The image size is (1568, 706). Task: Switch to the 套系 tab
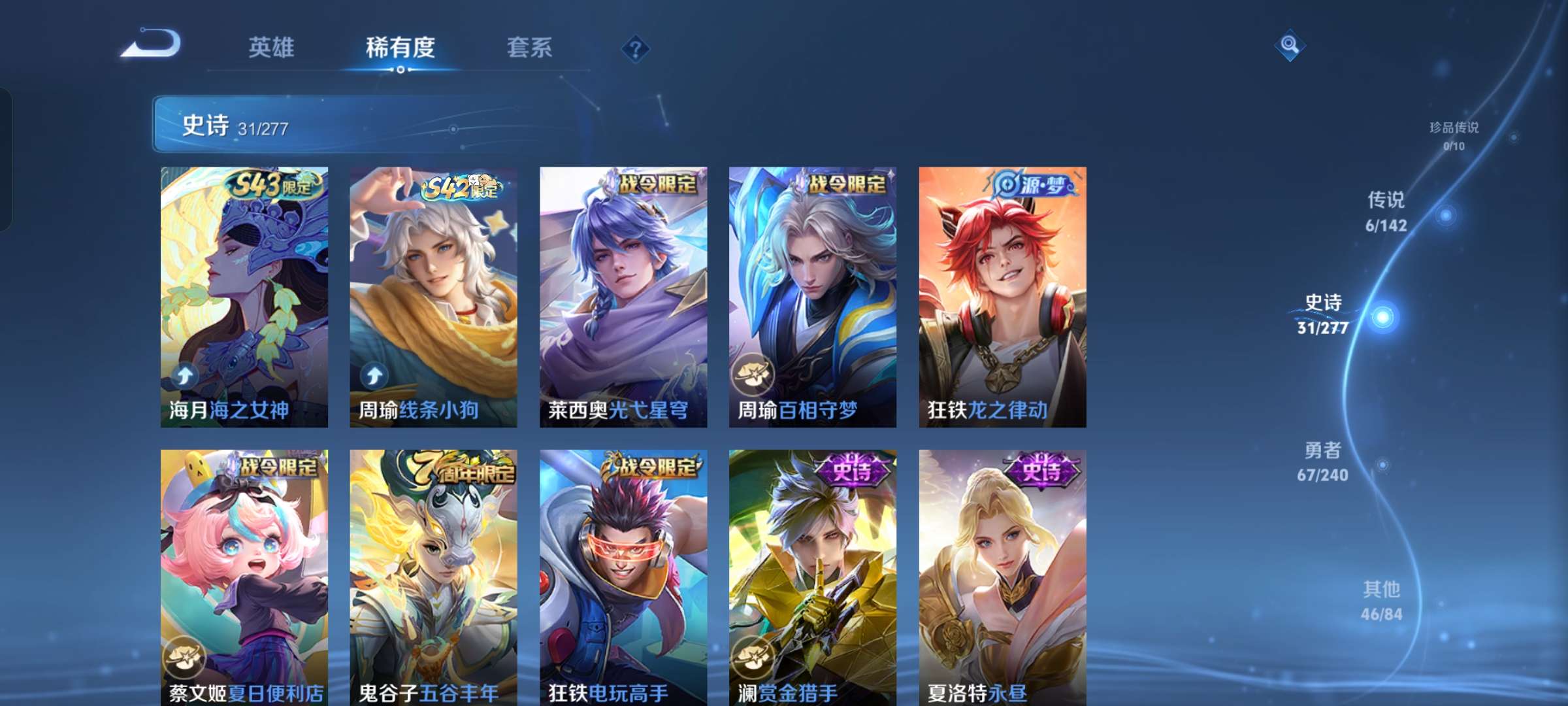coord(530,48)
